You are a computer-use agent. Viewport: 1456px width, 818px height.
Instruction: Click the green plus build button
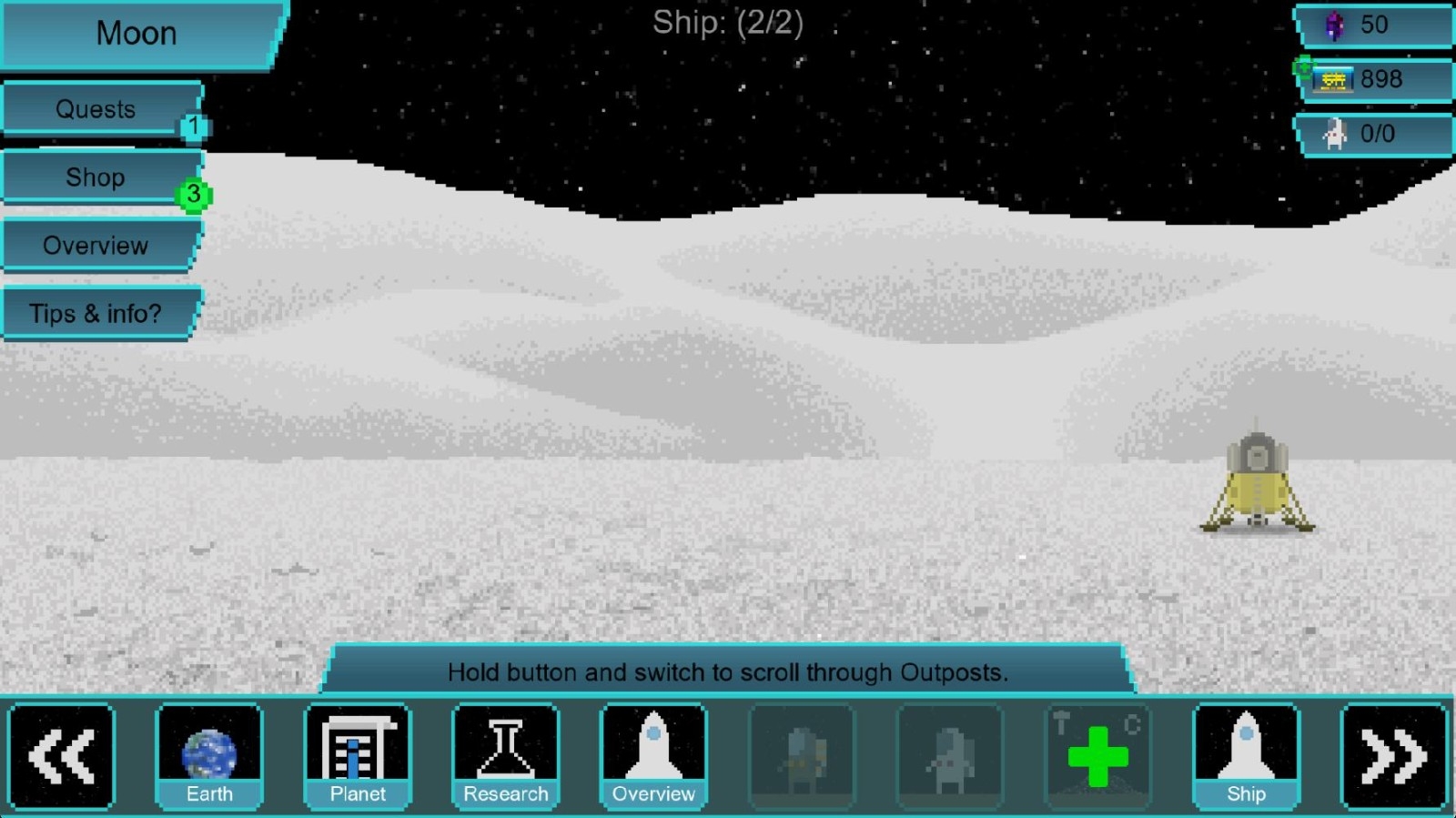(1097, 756)
